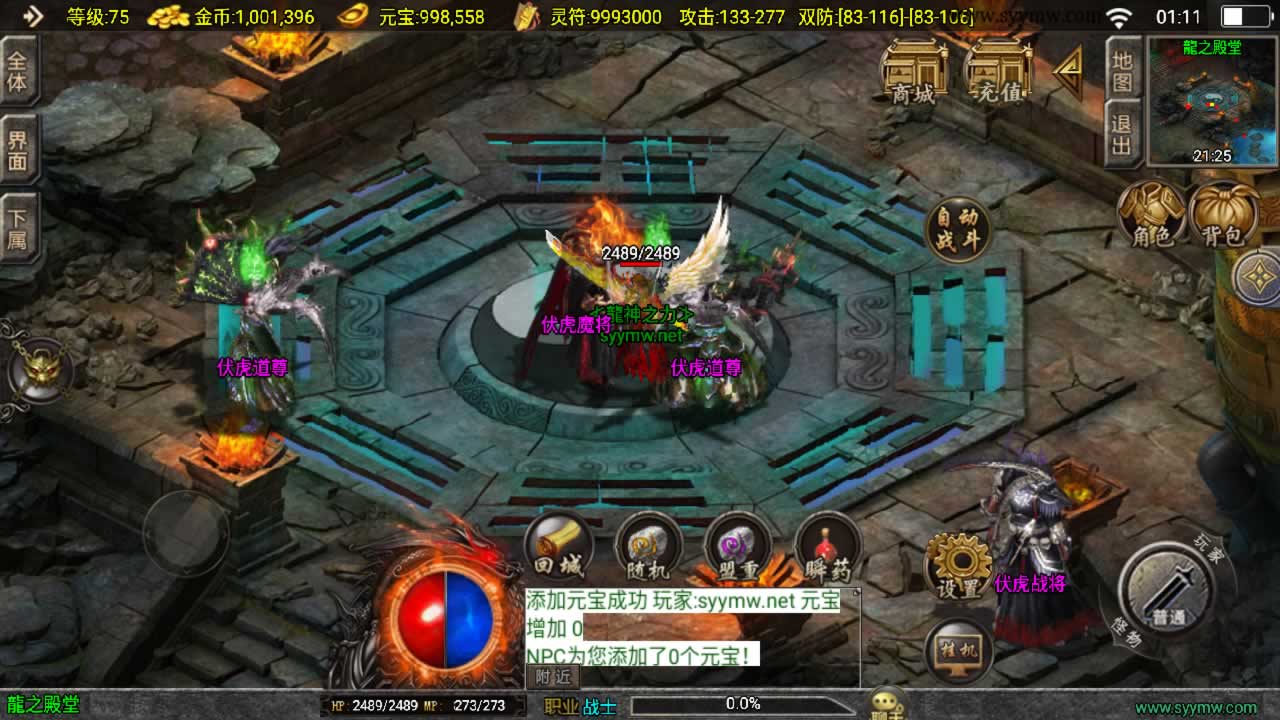Tap the 普通 sword attack button
The width and height of the screenshot is (1280, 720).
pyautogui.click(x=1166, y=590)
